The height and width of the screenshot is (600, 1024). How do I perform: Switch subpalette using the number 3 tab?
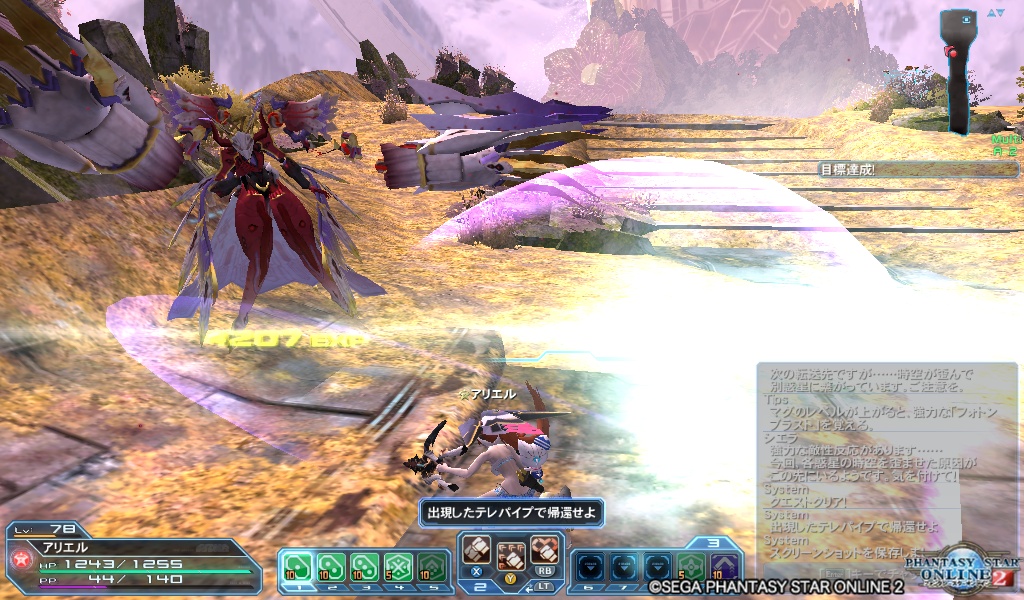(713, 543)
